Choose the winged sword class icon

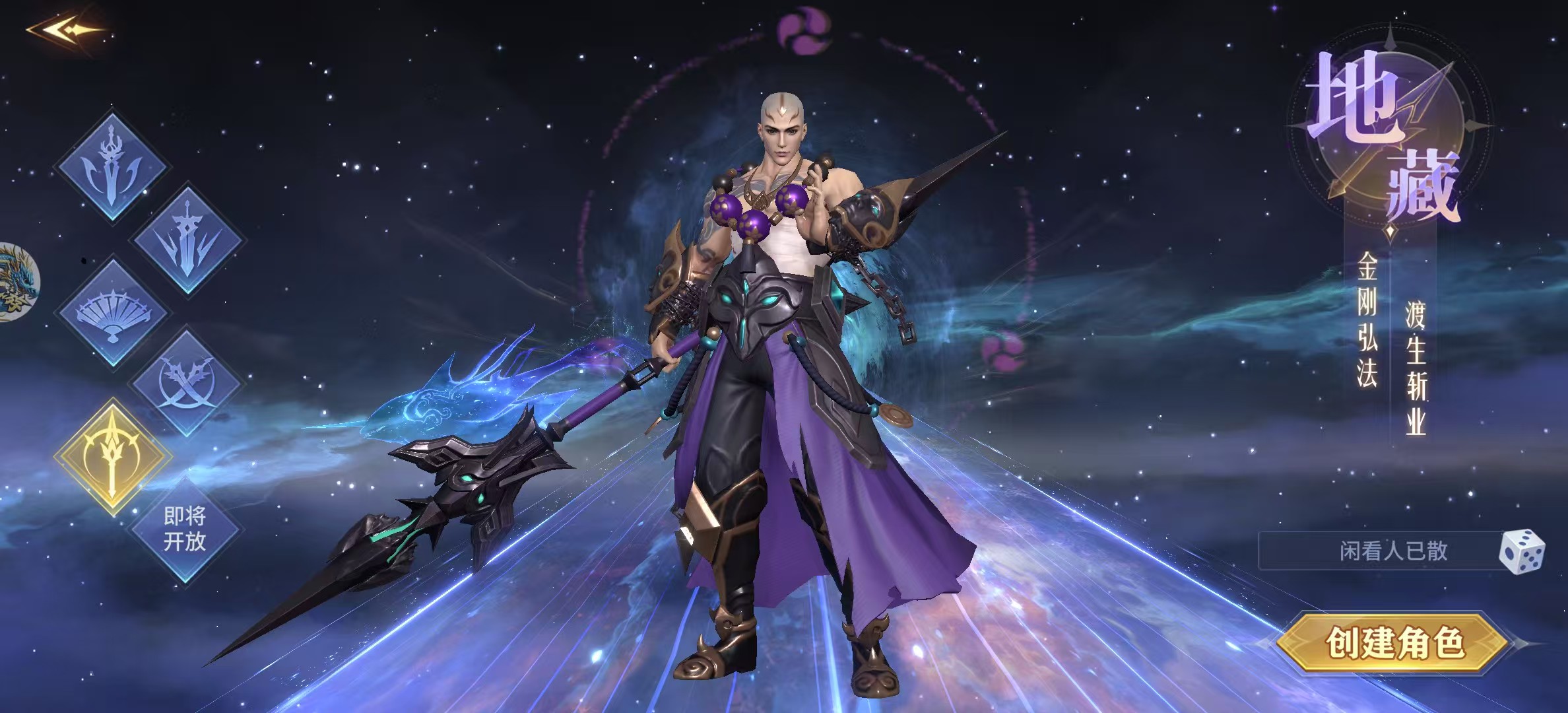point(187,239)
